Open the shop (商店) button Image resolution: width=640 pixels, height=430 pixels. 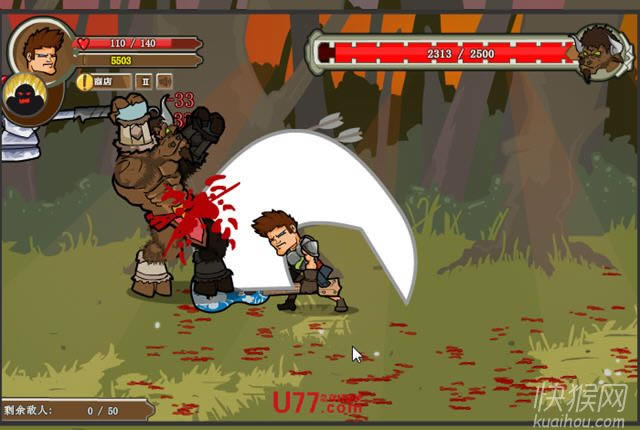(104, 80)
